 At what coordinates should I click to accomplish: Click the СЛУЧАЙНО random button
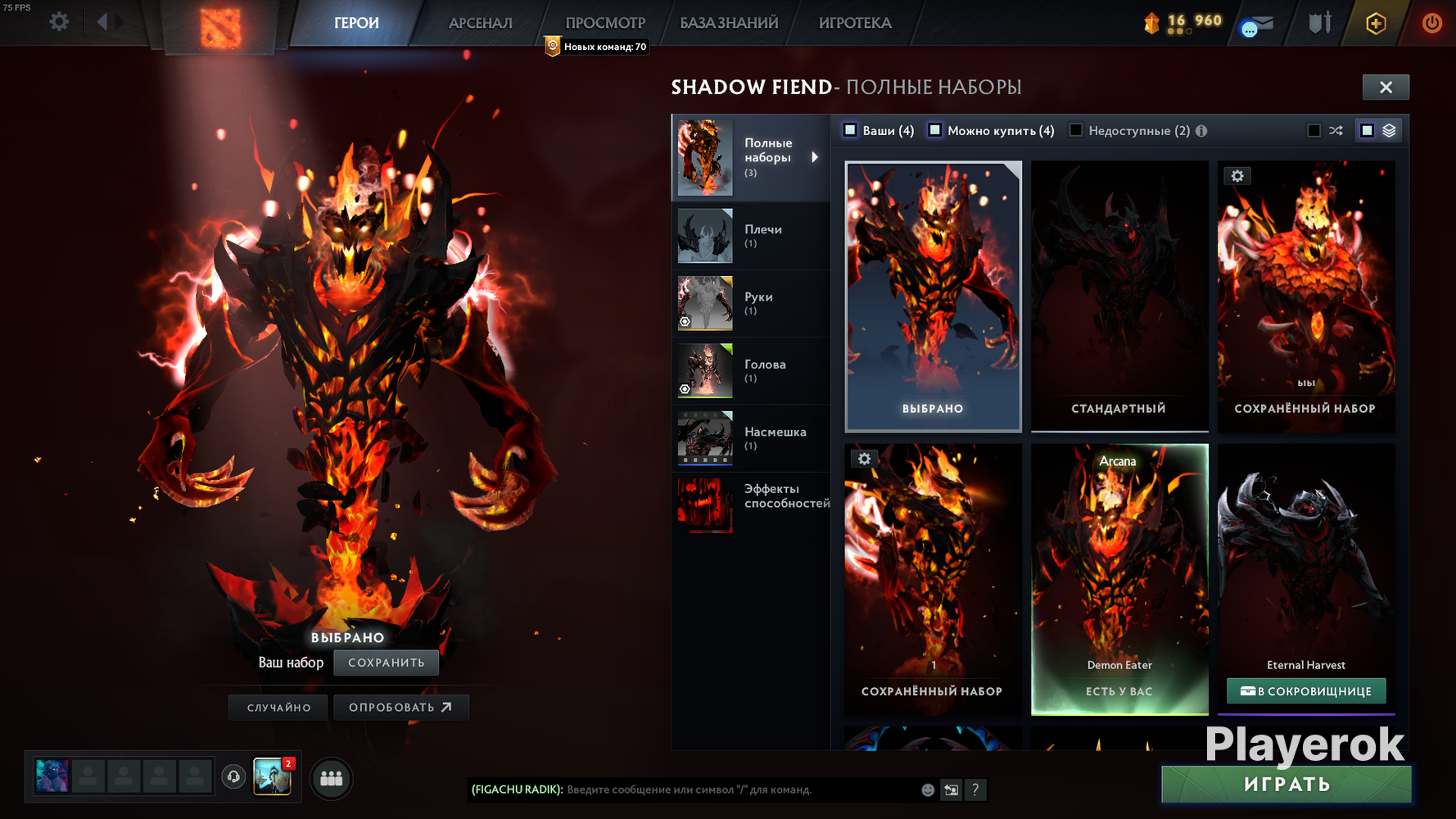(278, 708)
